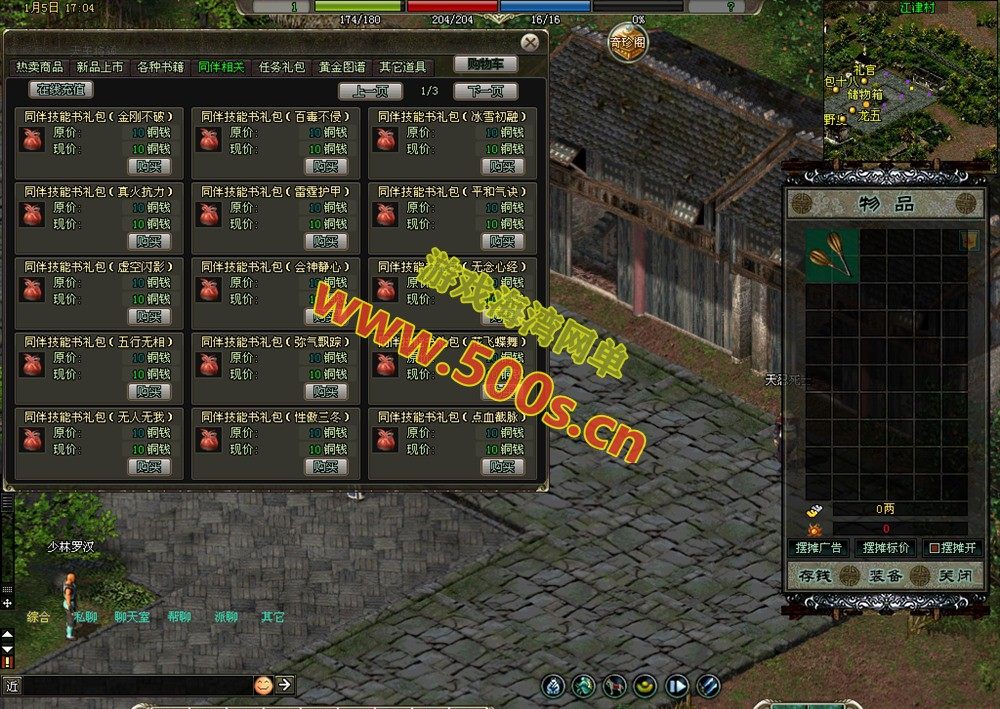The image size is (1000, 709).
Task: Toggle the 摆摊开 stall checkbox
Action: [934, 548]
